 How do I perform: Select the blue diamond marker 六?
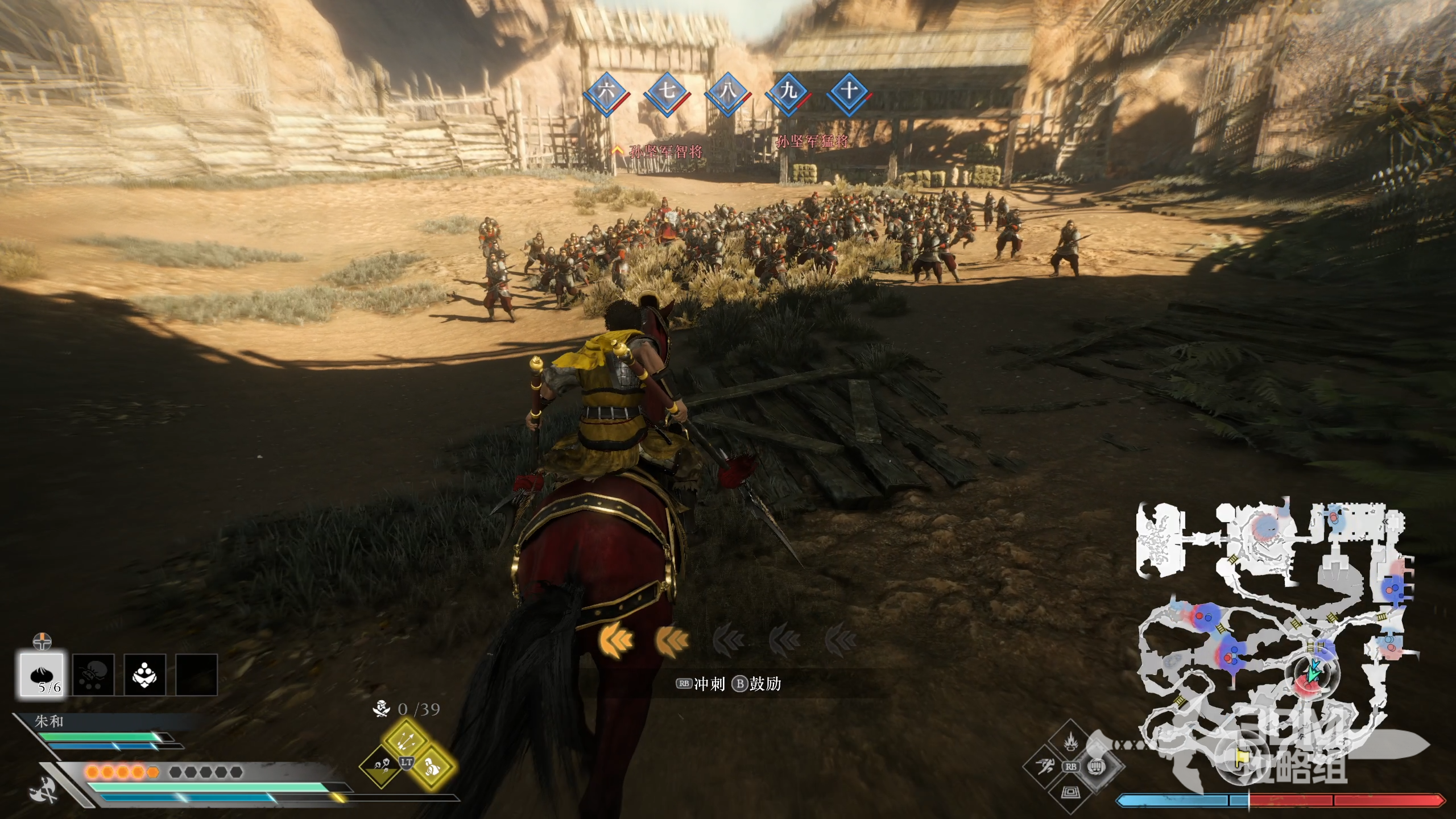point(605,93)
